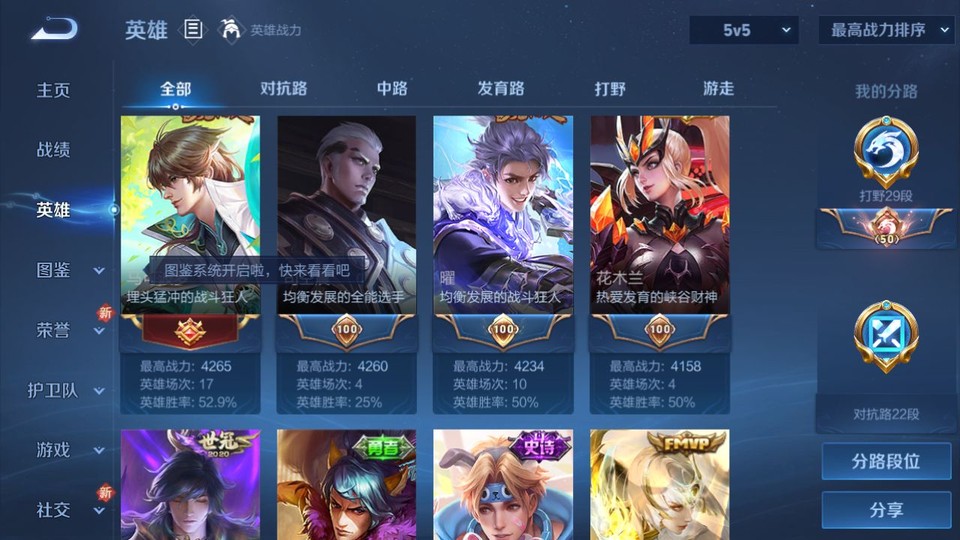Choose the 游走 tab
This screenshot has height=540, width=960.
click(718, 88)
